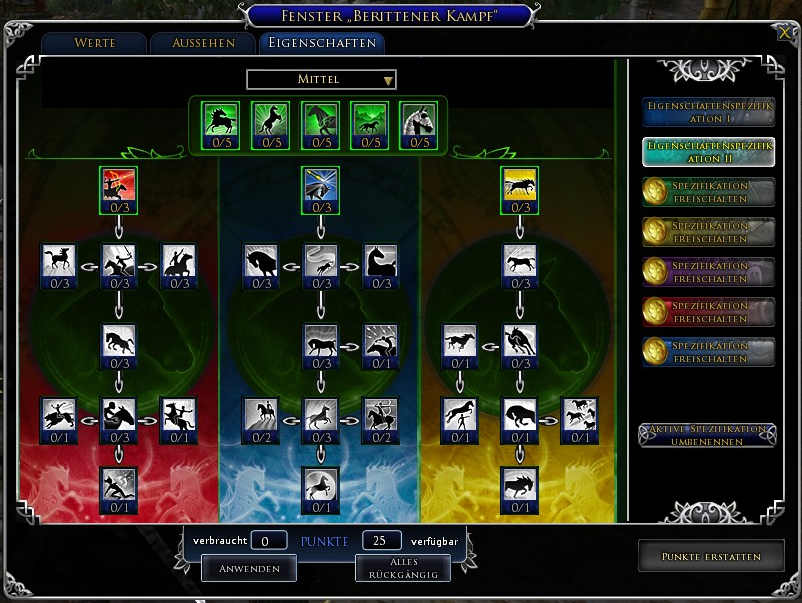Close the Berittener Kampf window
This screenshot has width=802, height=603.
783,31
